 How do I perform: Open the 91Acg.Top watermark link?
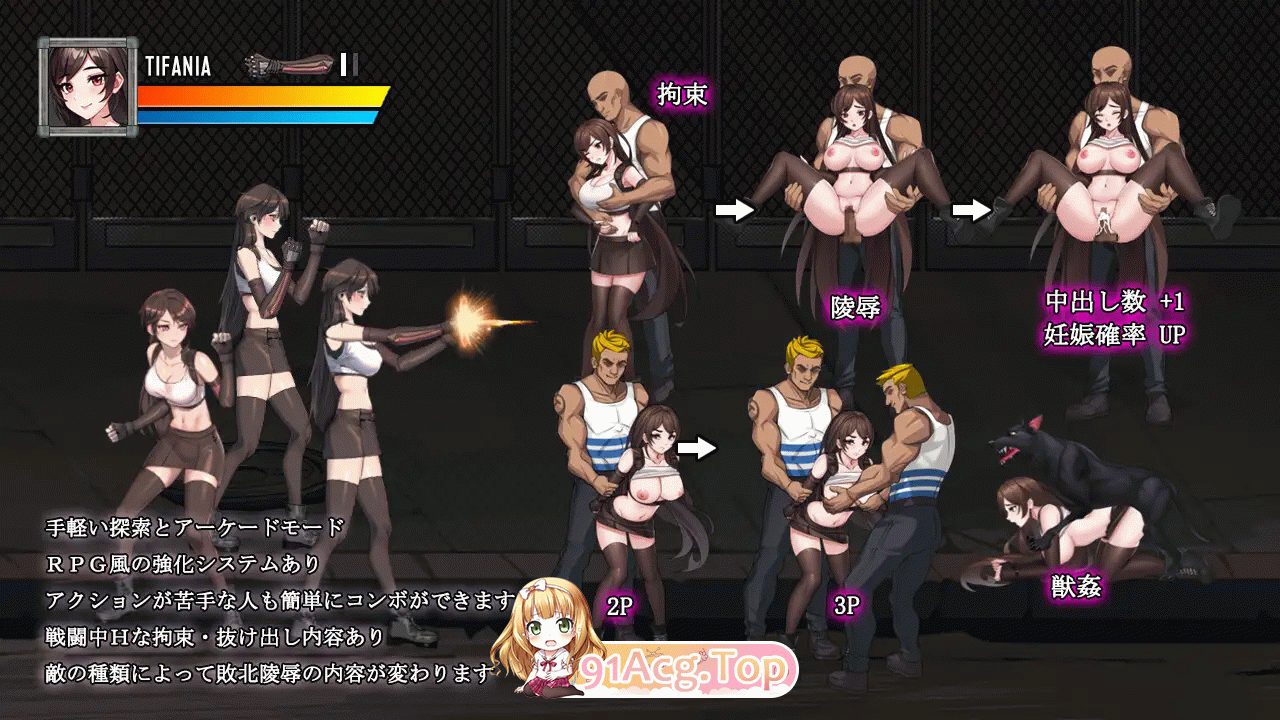(x=688, y=670)
